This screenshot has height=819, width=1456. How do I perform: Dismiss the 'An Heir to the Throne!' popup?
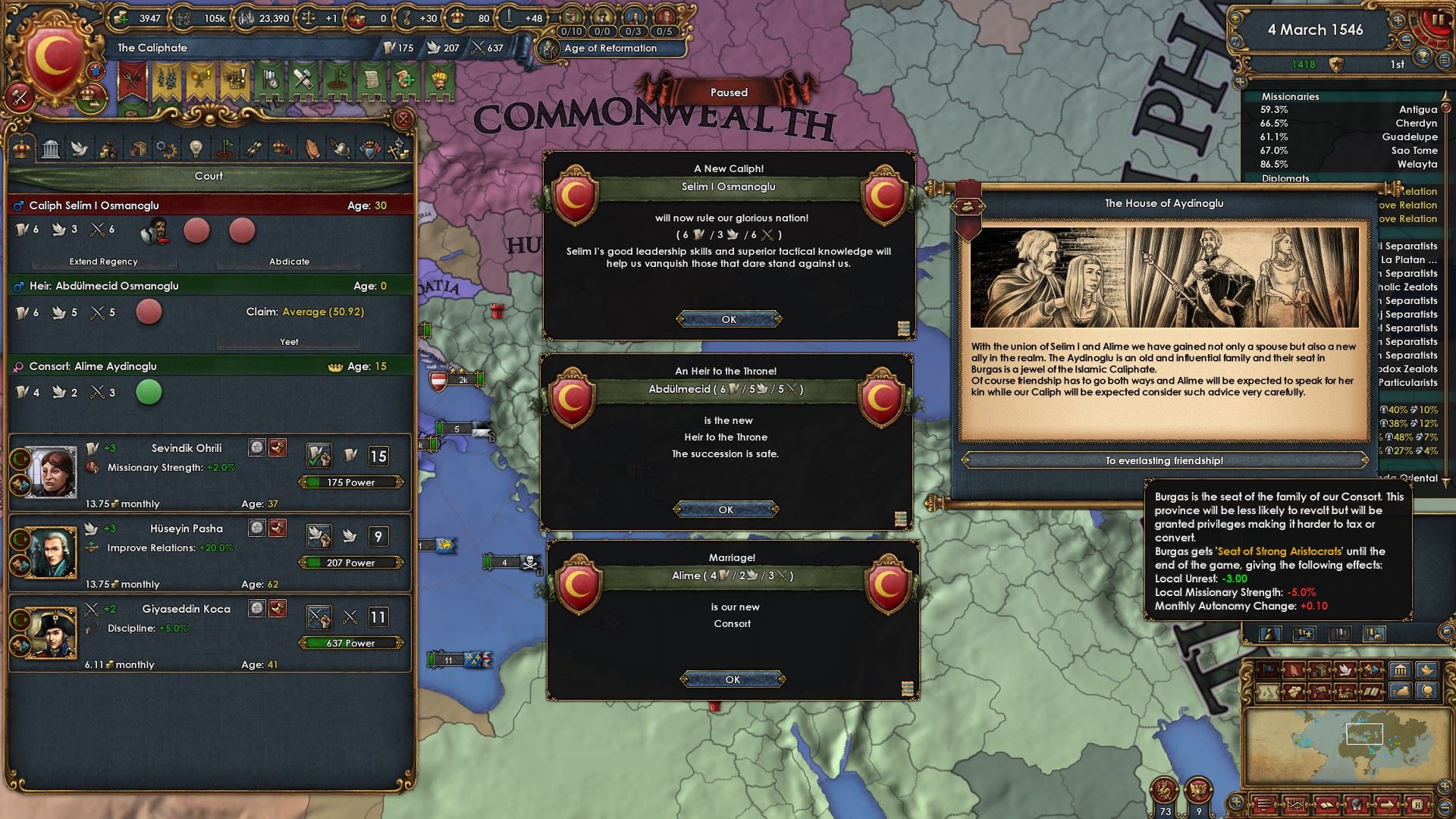726,510
